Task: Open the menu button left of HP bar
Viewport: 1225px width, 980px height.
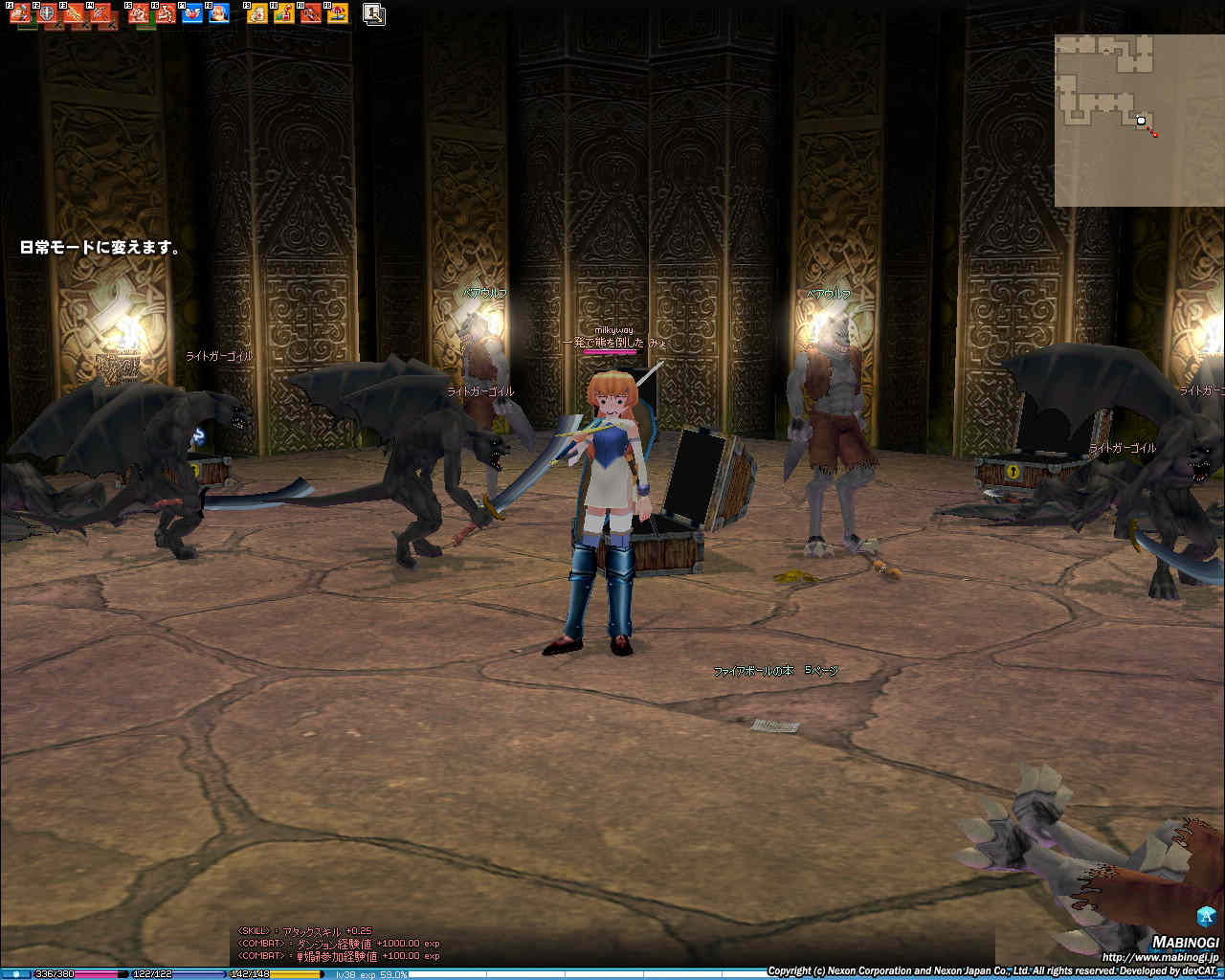Action: (15, 974)
